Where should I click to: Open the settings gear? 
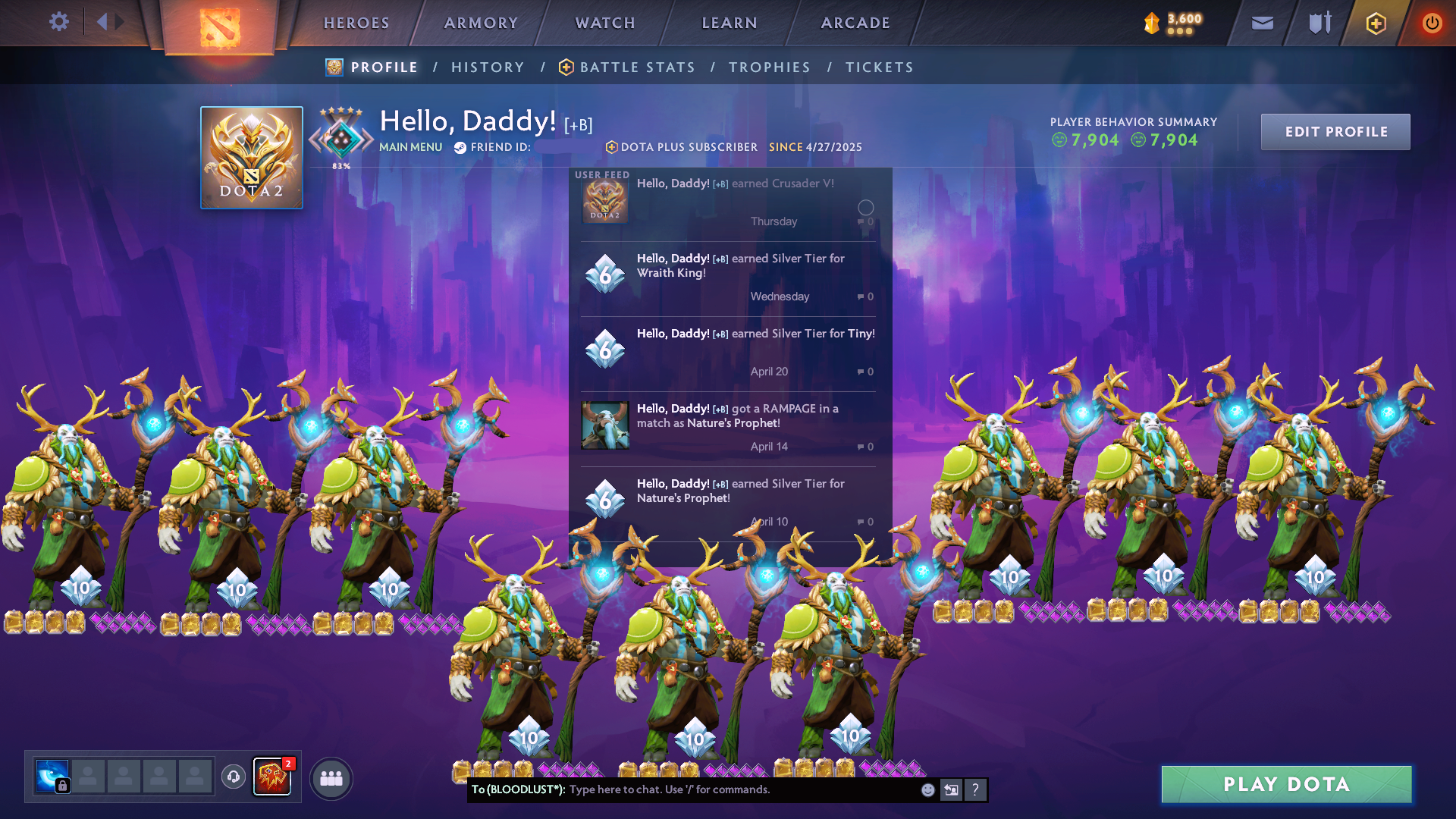pyautogui.click(x=59, y=22)
